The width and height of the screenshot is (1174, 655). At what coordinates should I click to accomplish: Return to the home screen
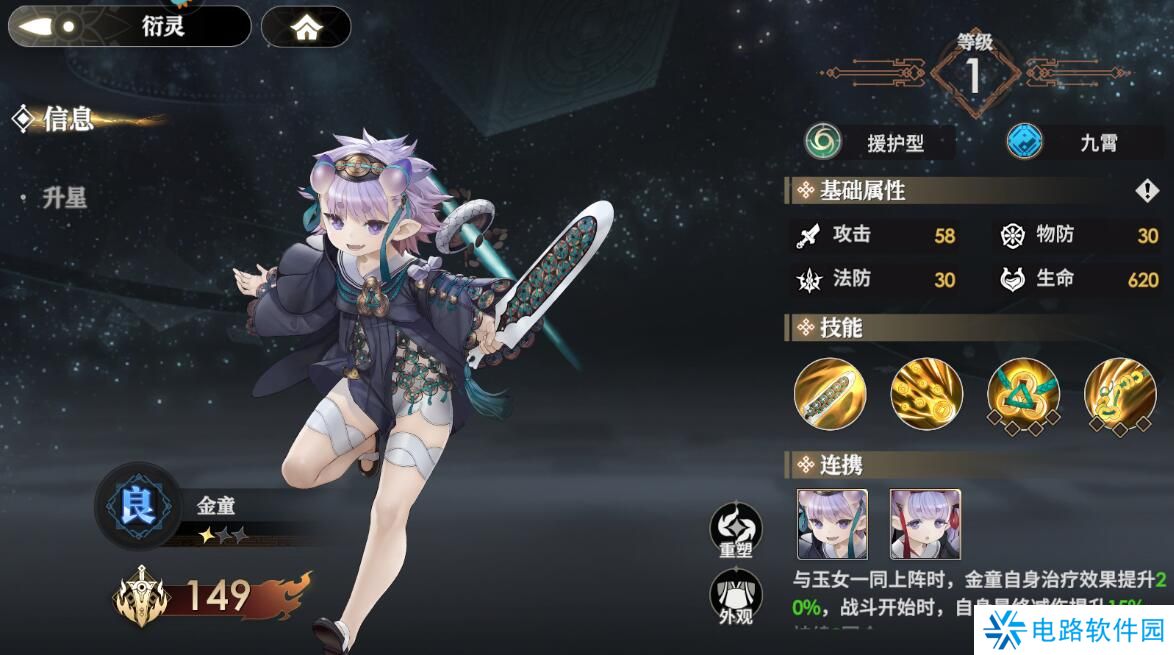306,27
